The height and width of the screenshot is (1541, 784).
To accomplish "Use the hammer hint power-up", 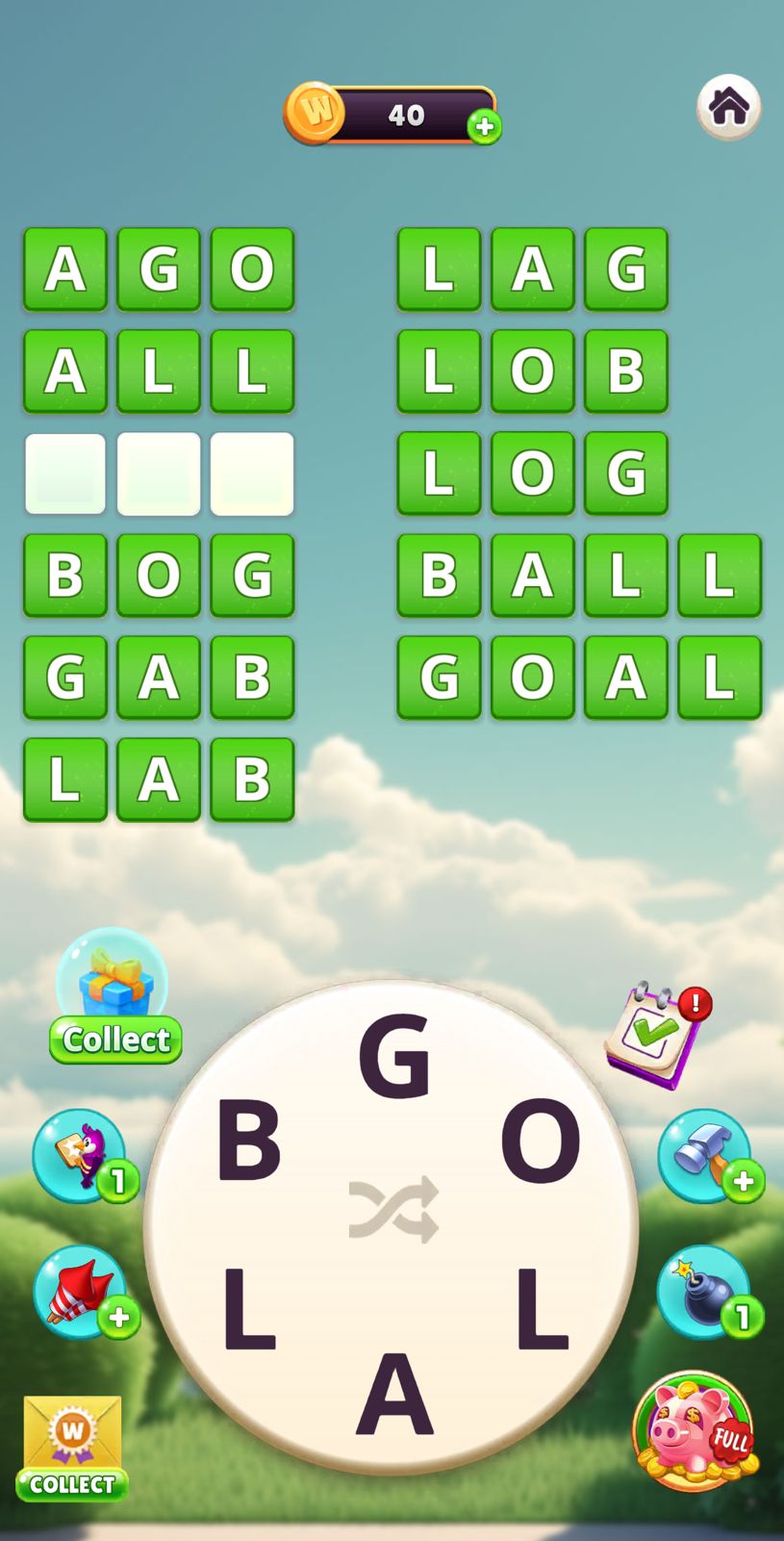I will pos(705,1155).
